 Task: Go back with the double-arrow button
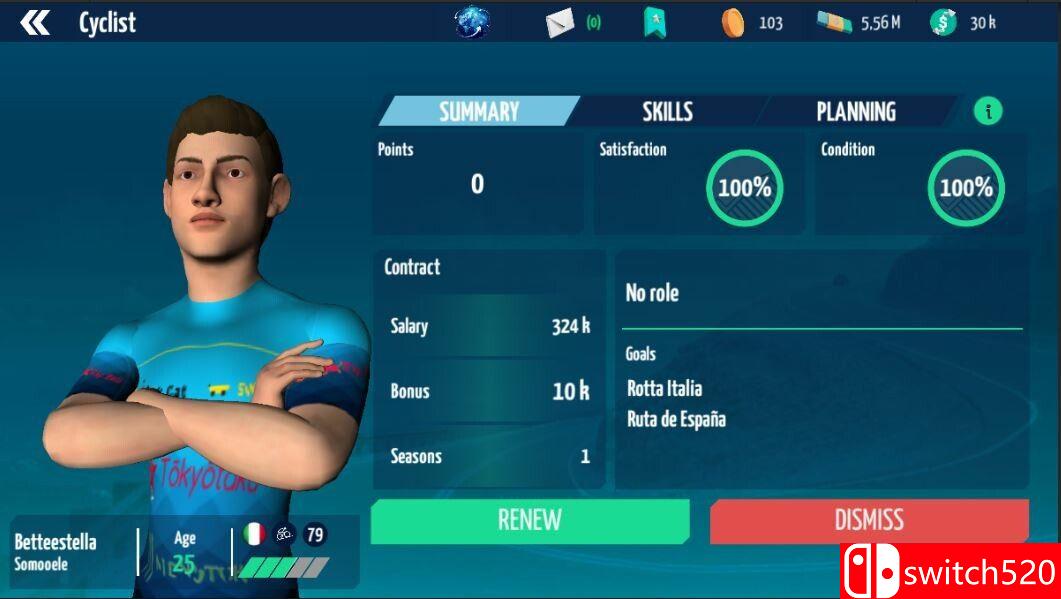(35, 23)
